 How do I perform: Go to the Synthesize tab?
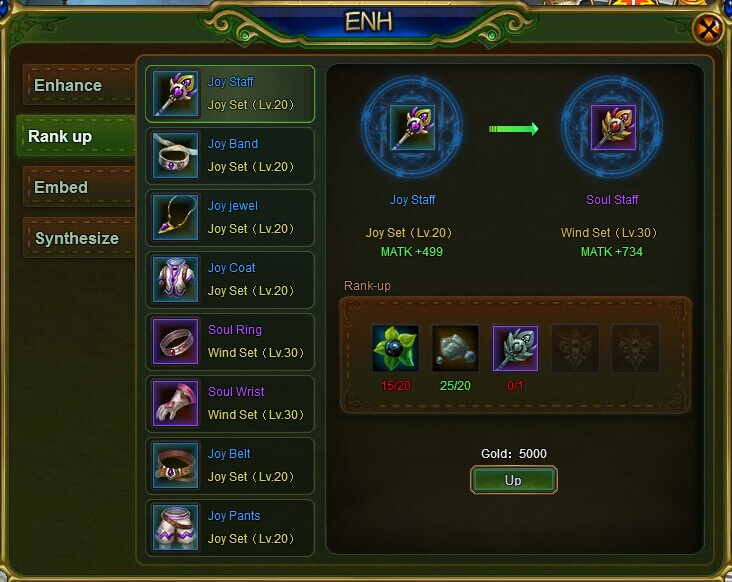click(x=76, y=239)
